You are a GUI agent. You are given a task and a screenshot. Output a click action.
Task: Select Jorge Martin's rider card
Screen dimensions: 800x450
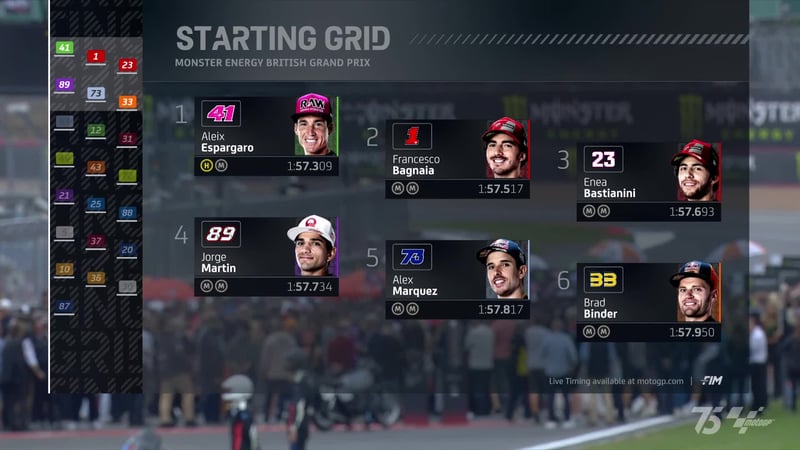(266, 257)
